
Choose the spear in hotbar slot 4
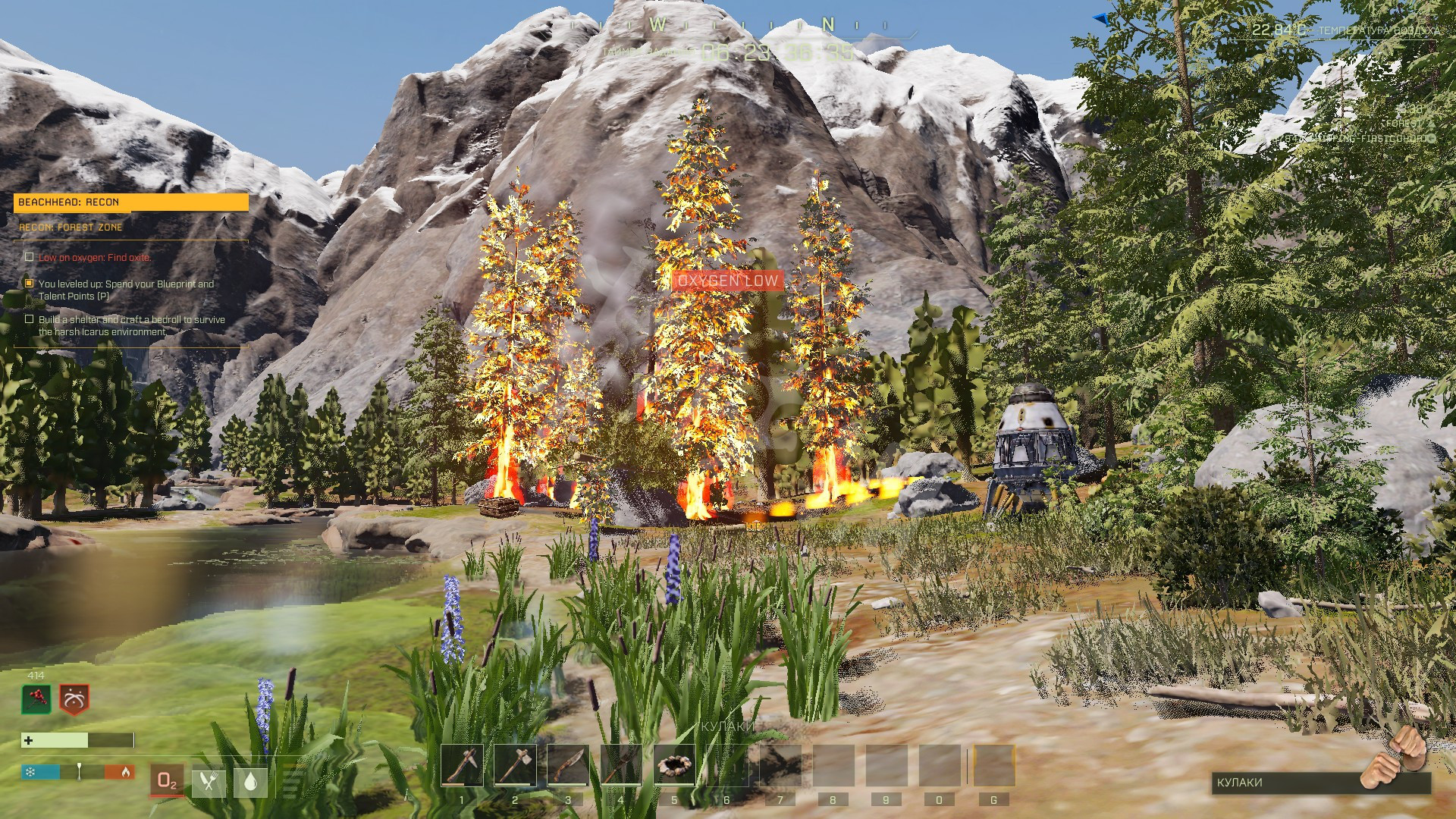coord(621,765)
